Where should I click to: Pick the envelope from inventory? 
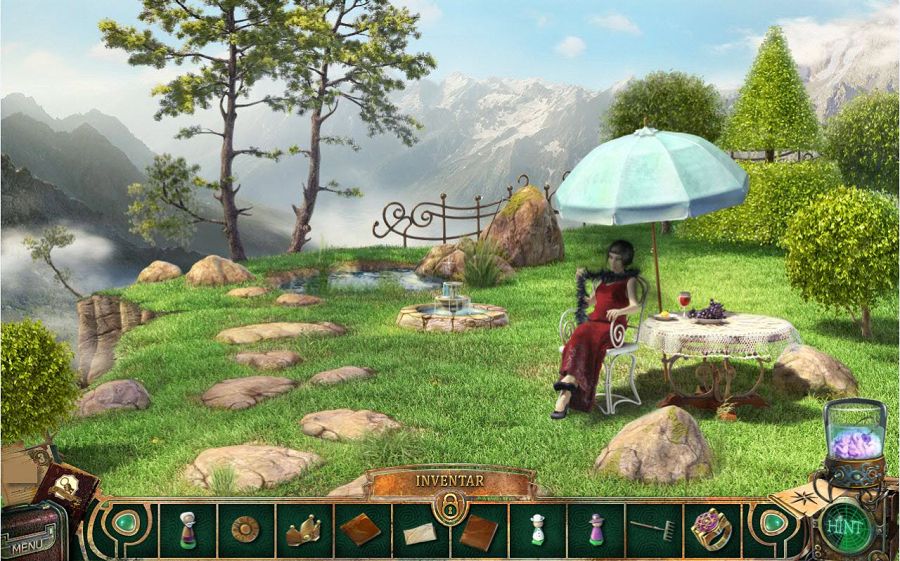pyautogui.click(x=420, y=533)
